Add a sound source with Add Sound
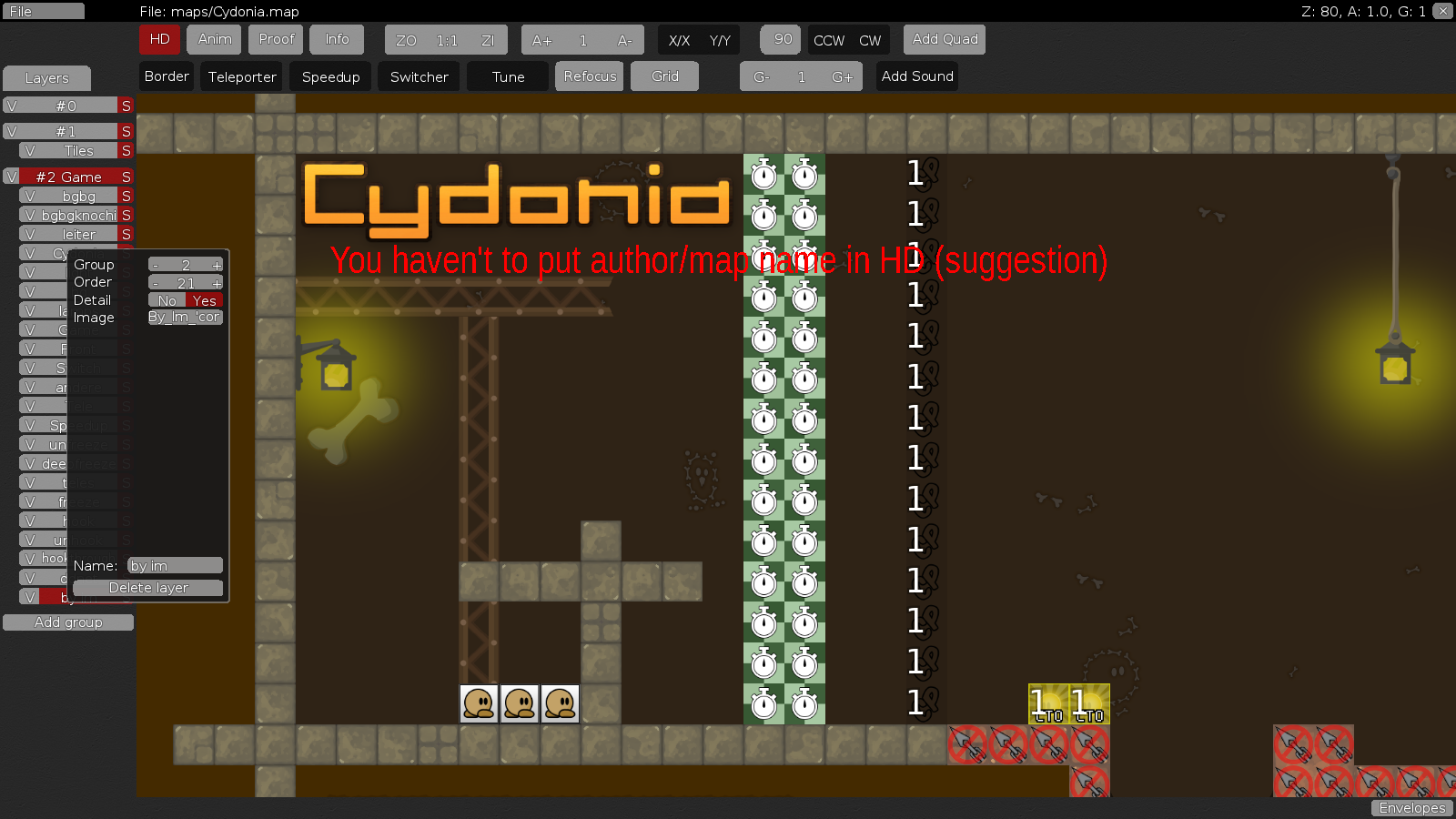Screen dimensions: 1456x819 [916, 76]
